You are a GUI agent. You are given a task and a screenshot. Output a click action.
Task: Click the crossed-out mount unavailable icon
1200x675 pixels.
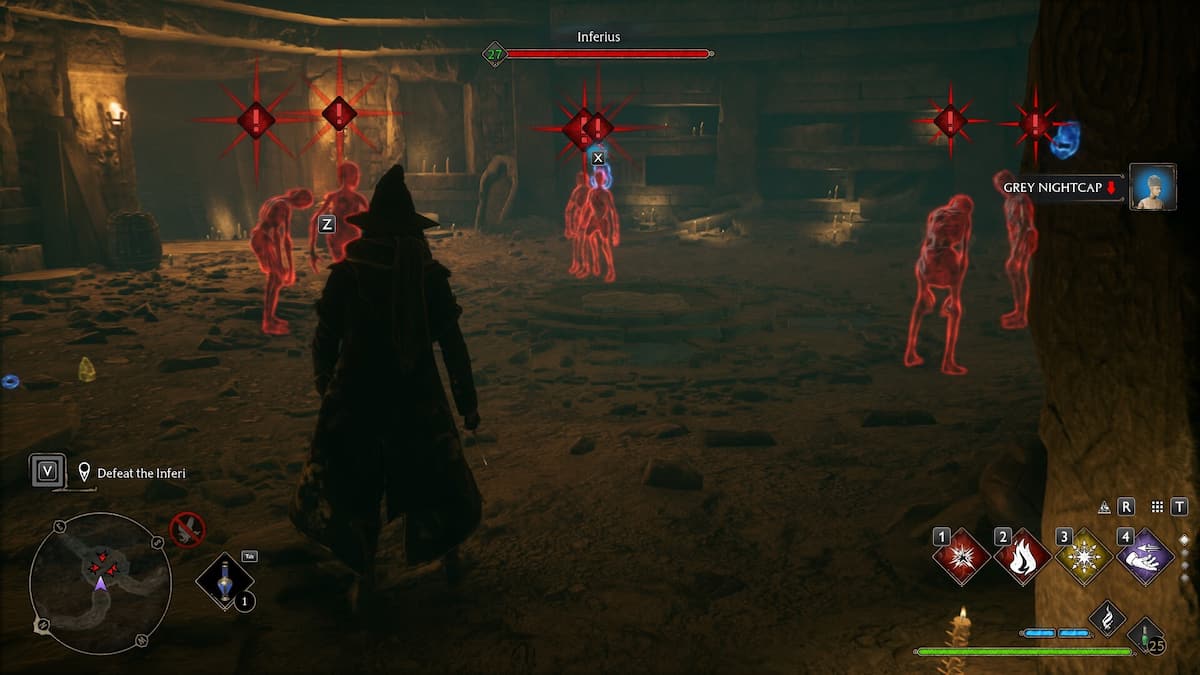187,528
